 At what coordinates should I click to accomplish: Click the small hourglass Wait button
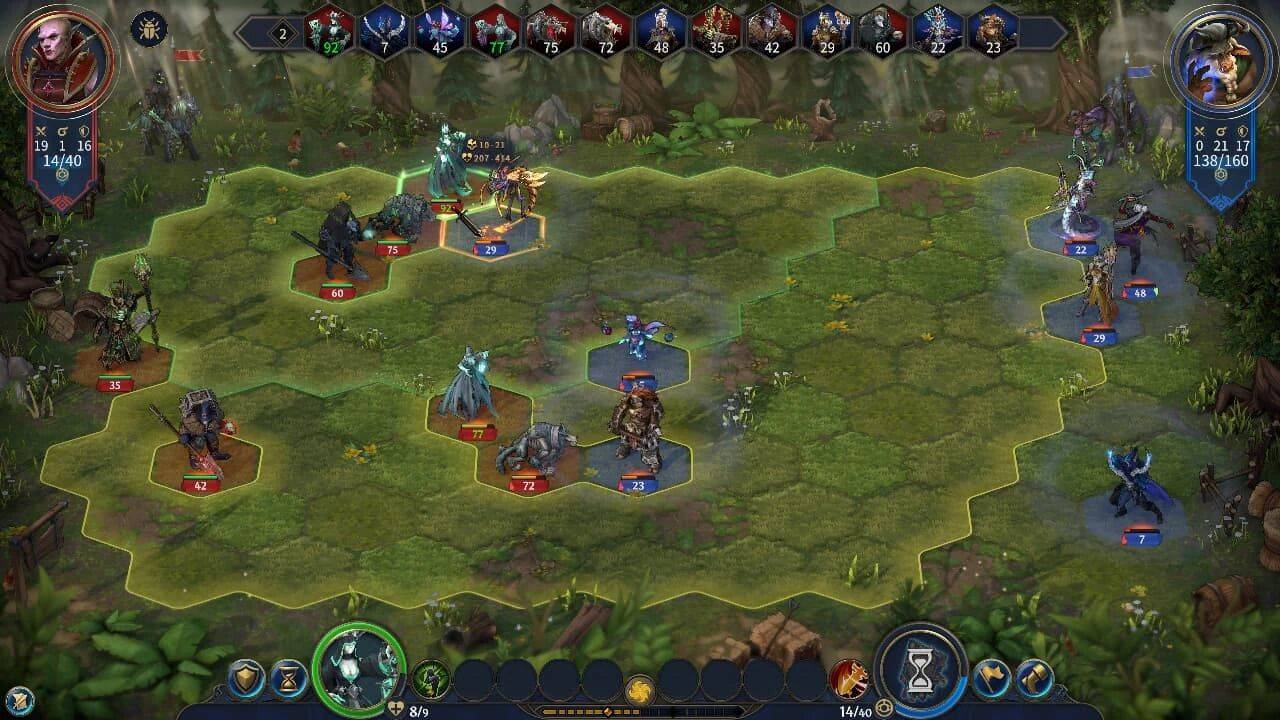289,680
